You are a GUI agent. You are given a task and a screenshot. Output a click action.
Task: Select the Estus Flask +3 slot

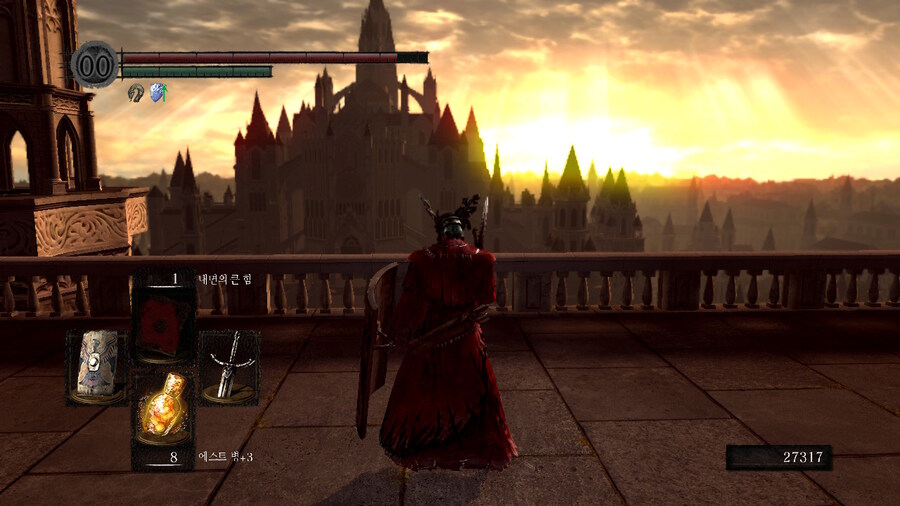click(x=164, y=405)
